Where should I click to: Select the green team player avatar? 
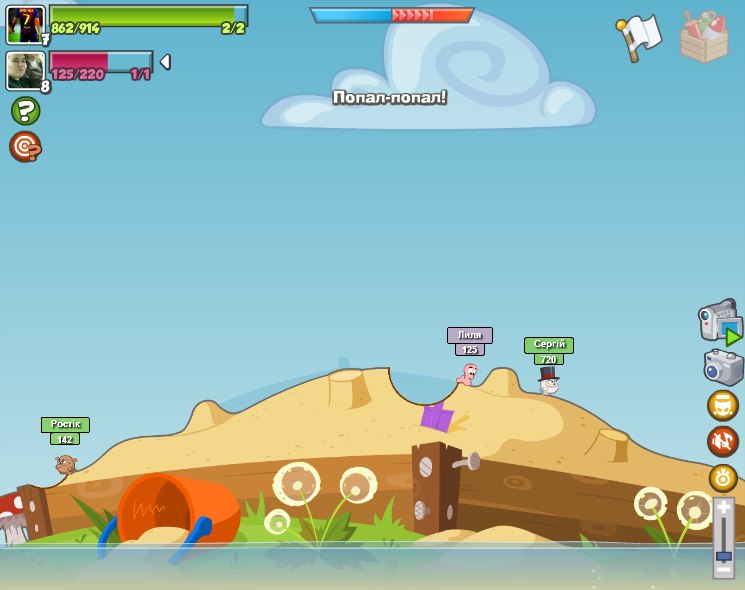point(25,24)
